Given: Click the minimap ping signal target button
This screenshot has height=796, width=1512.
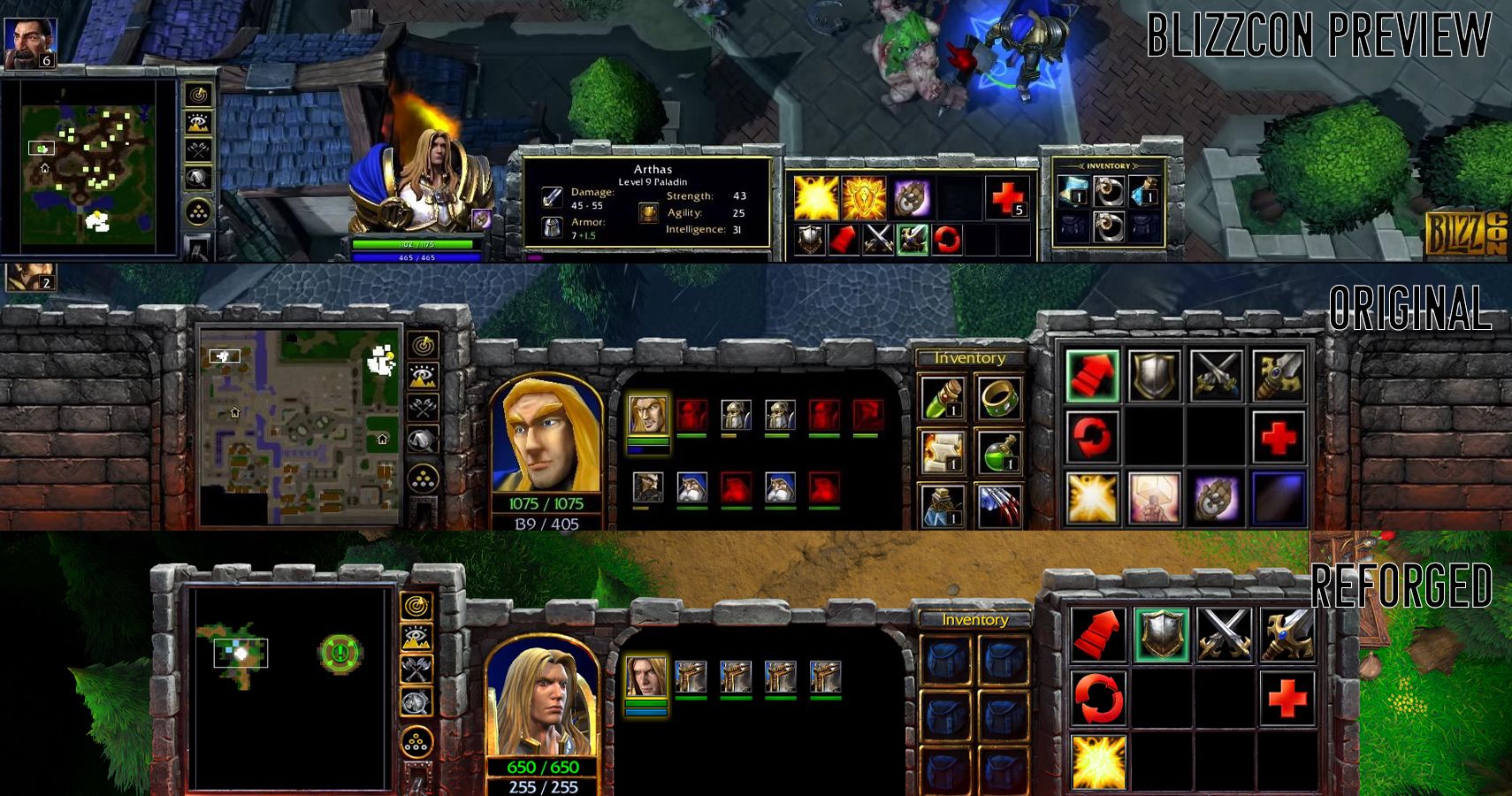Looking at the screenshot, I should tap(422, 345).
